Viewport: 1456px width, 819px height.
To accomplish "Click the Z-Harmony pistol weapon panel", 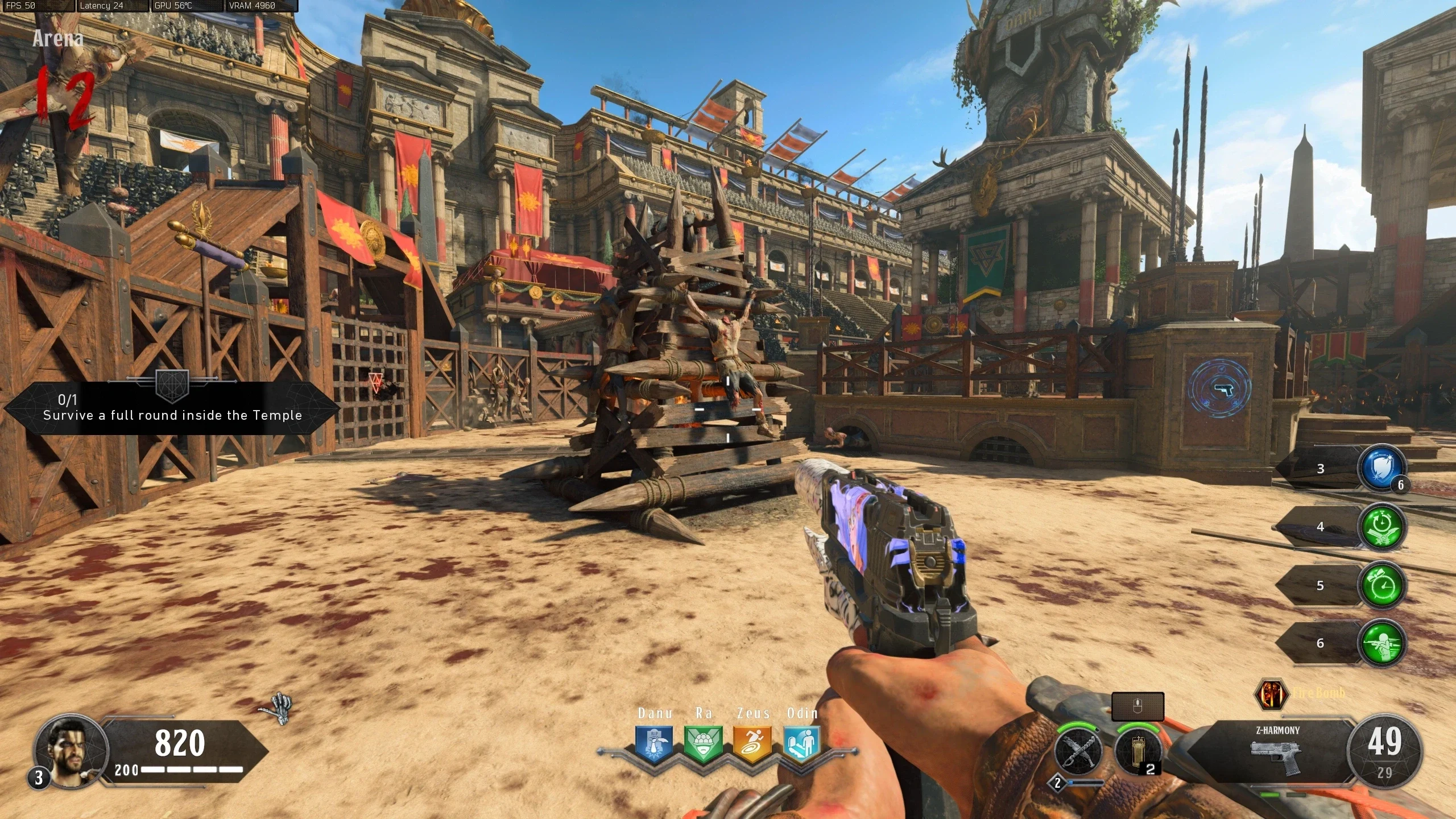I will pos(1276,751).
